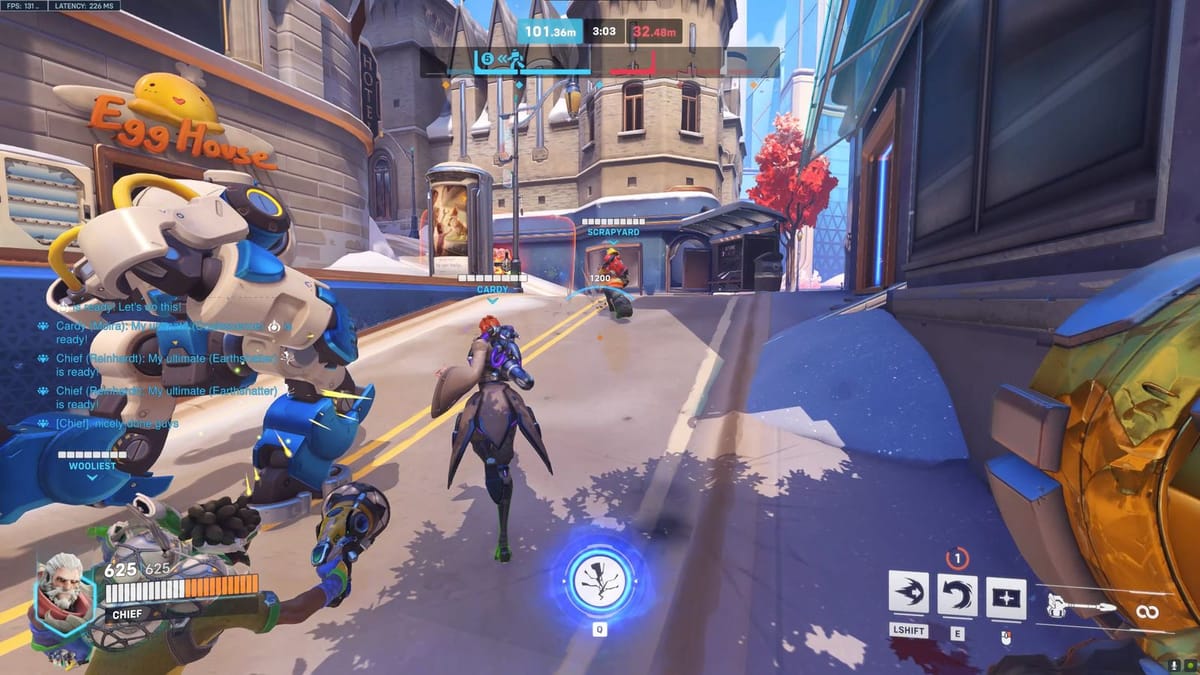Select the CARDY teammate nameplate
Image resolution: width=1200 pixels, height=675 pixels.
pos(492,288)
